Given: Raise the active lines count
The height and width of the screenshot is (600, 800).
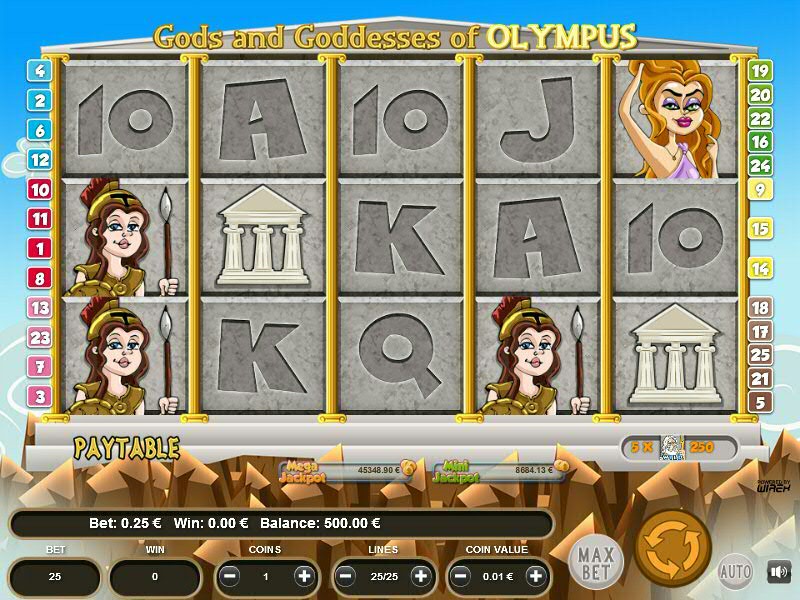Looking at the screenshot, I should tap(420, 576).
